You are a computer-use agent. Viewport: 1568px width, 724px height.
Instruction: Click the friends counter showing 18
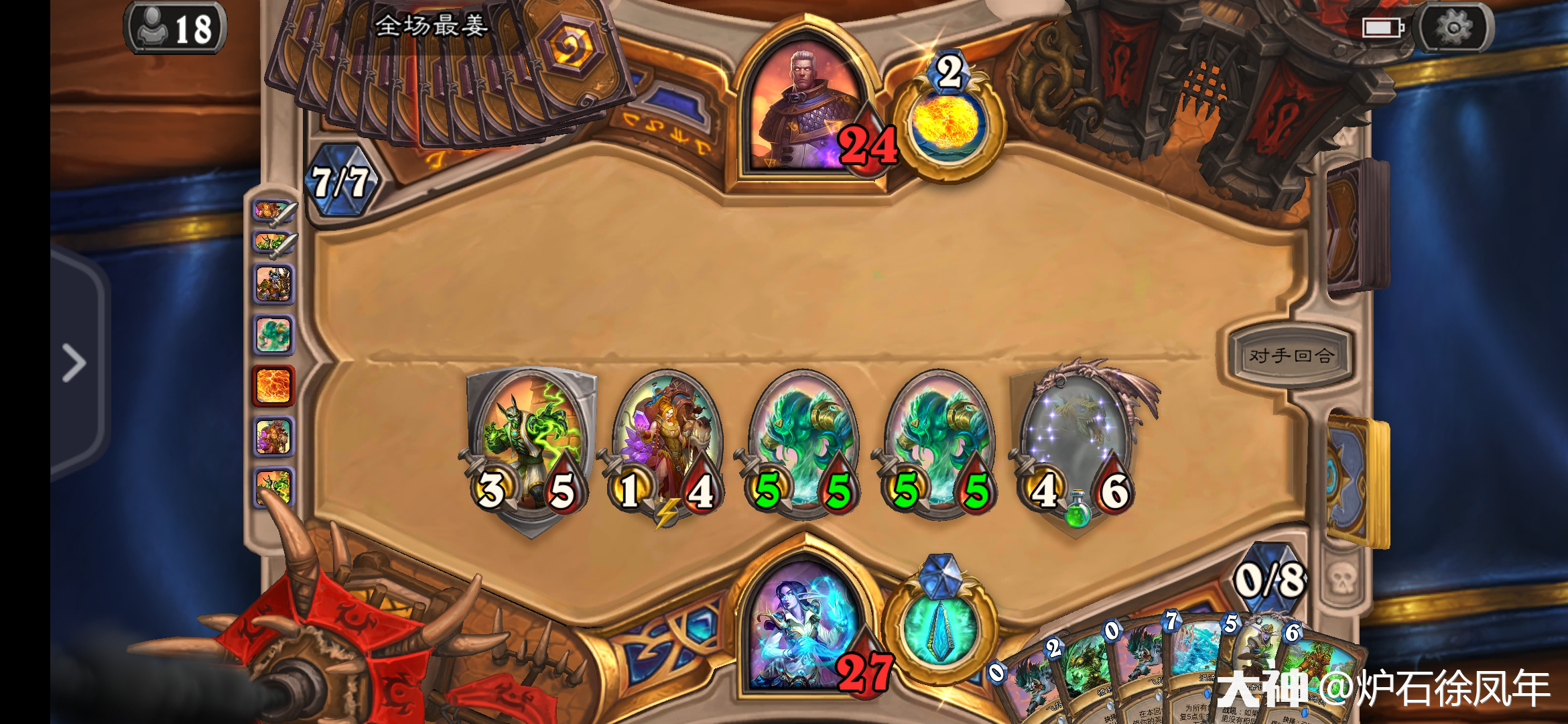[176, 28]
